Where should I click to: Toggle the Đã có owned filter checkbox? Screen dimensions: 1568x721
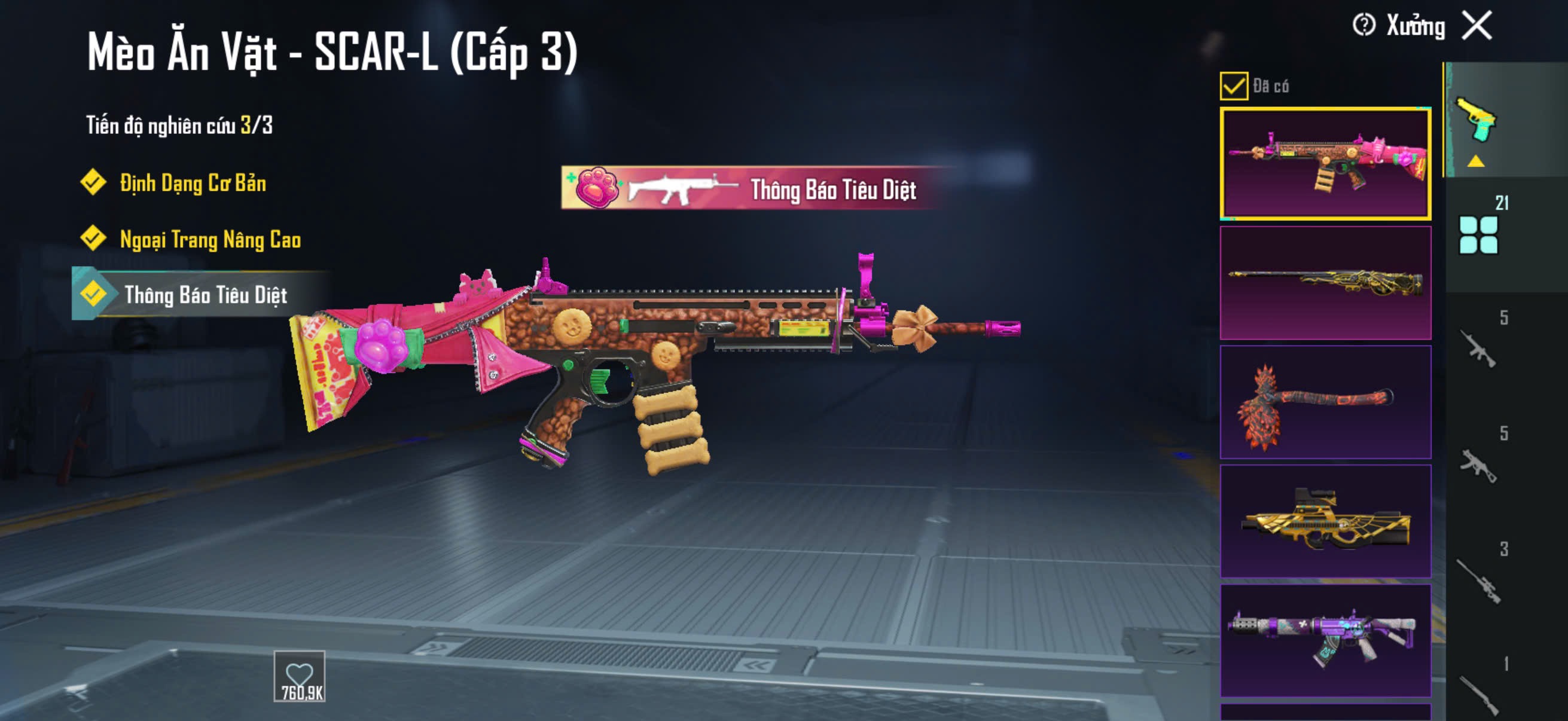pos(1234,85)
